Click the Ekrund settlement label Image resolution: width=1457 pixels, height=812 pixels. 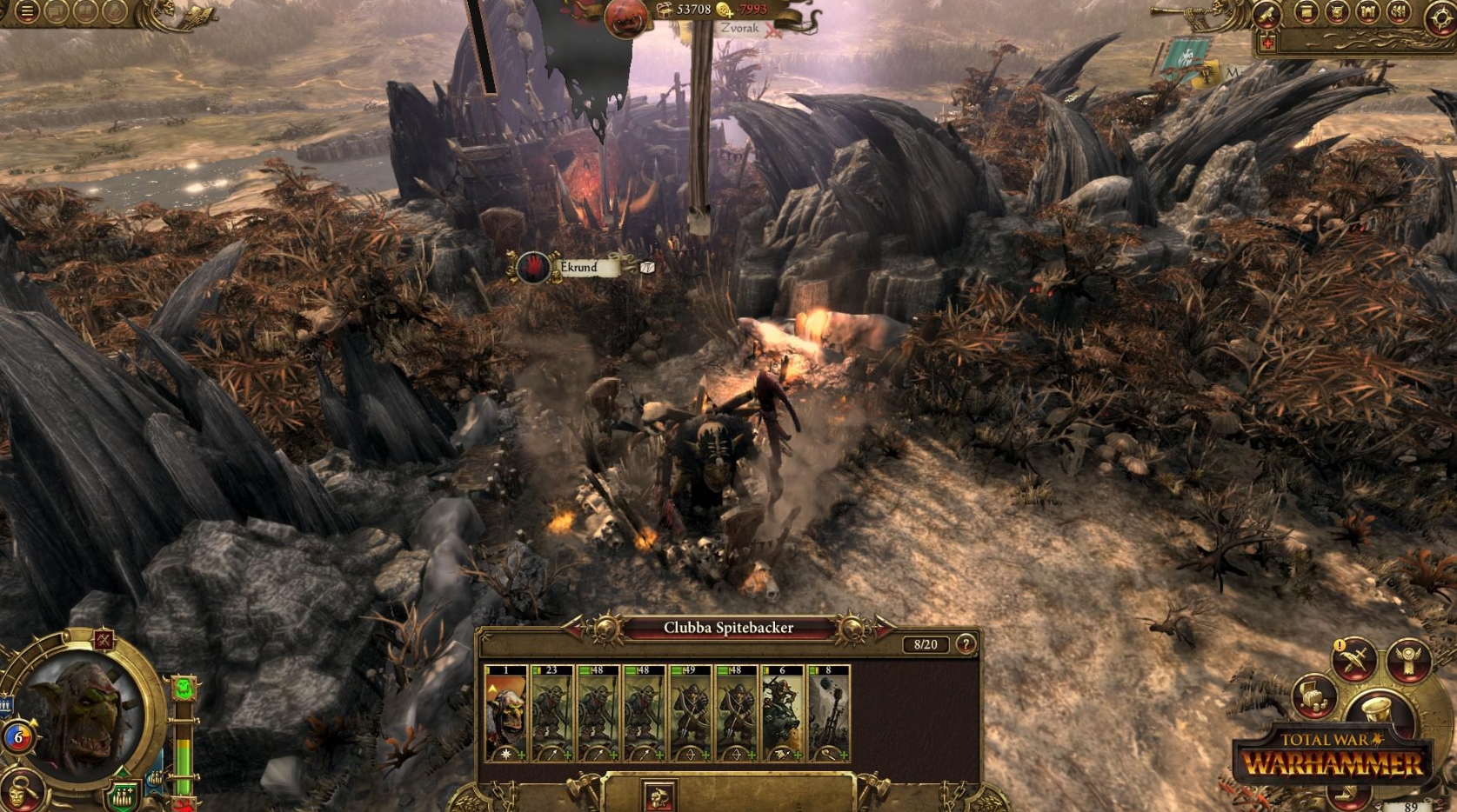pos(578,269)
